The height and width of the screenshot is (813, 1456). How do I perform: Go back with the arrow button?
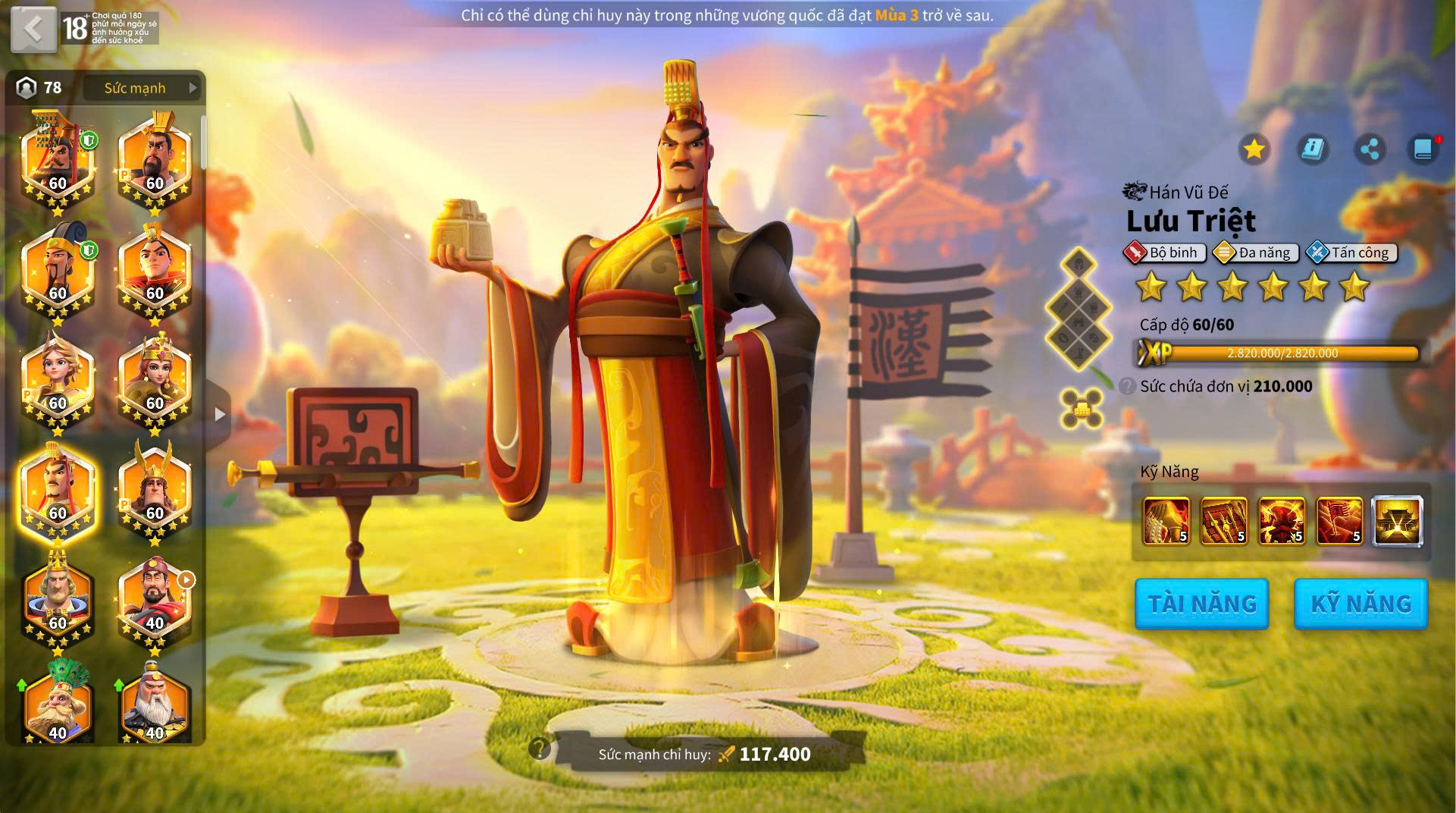pyautogui.click(x=33, y=30)
